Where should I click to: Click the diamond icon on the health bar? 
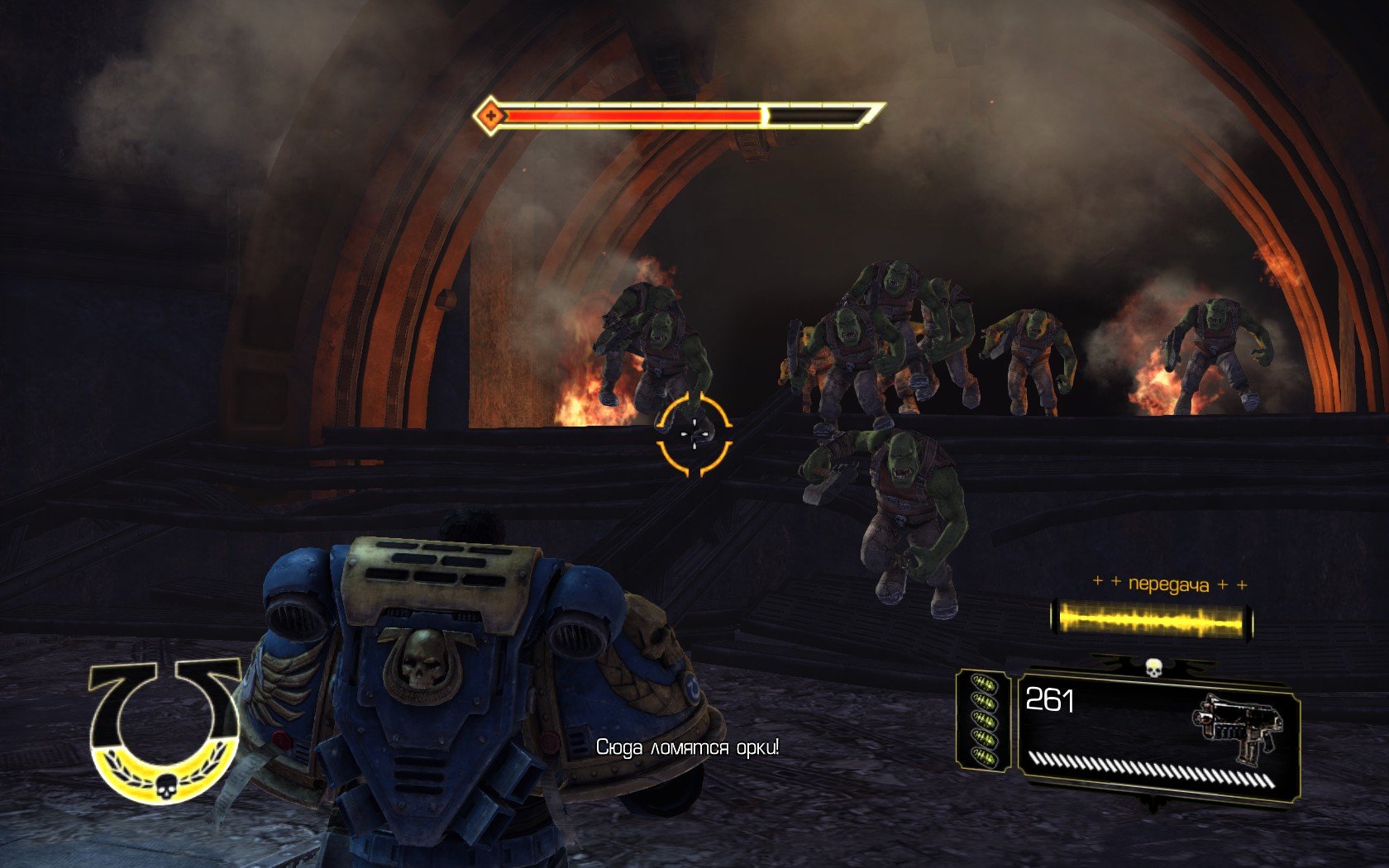[491, 113]
